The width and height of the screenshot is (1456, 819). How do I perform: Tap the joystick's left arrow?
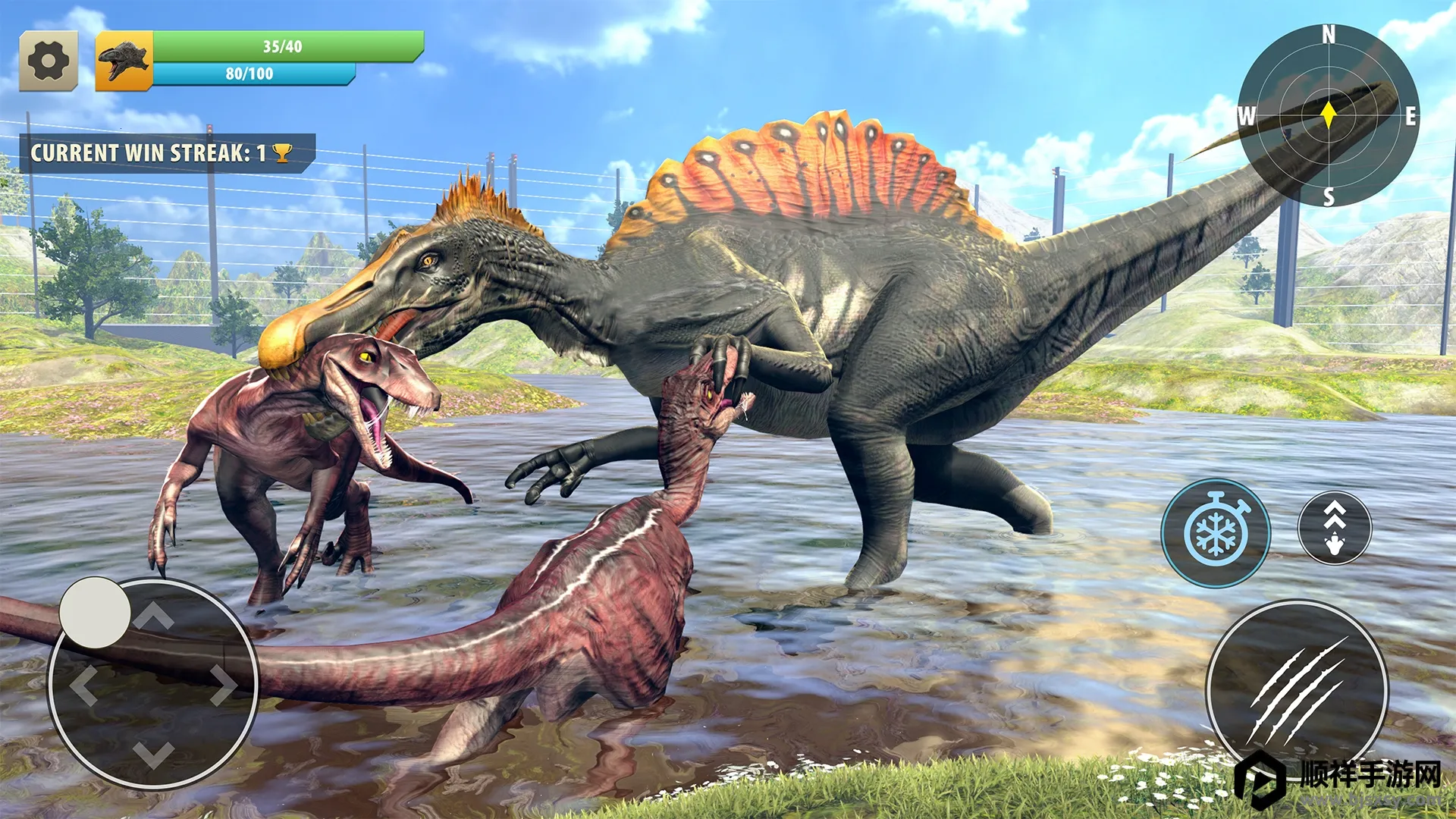click(x=84, y=685)
